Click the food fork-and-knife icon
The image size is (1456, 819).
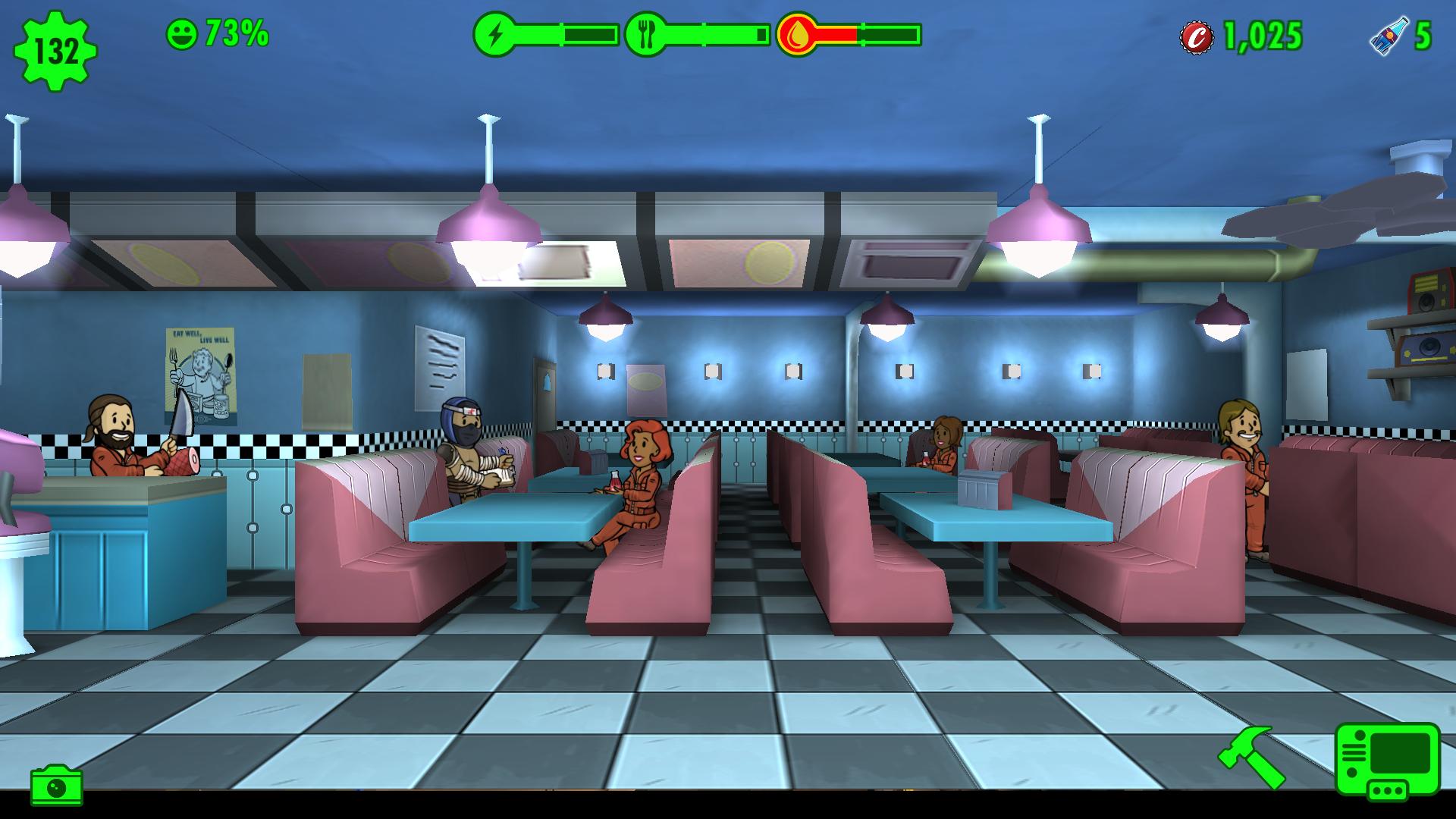pyautogui.click(x=645, y=33)
